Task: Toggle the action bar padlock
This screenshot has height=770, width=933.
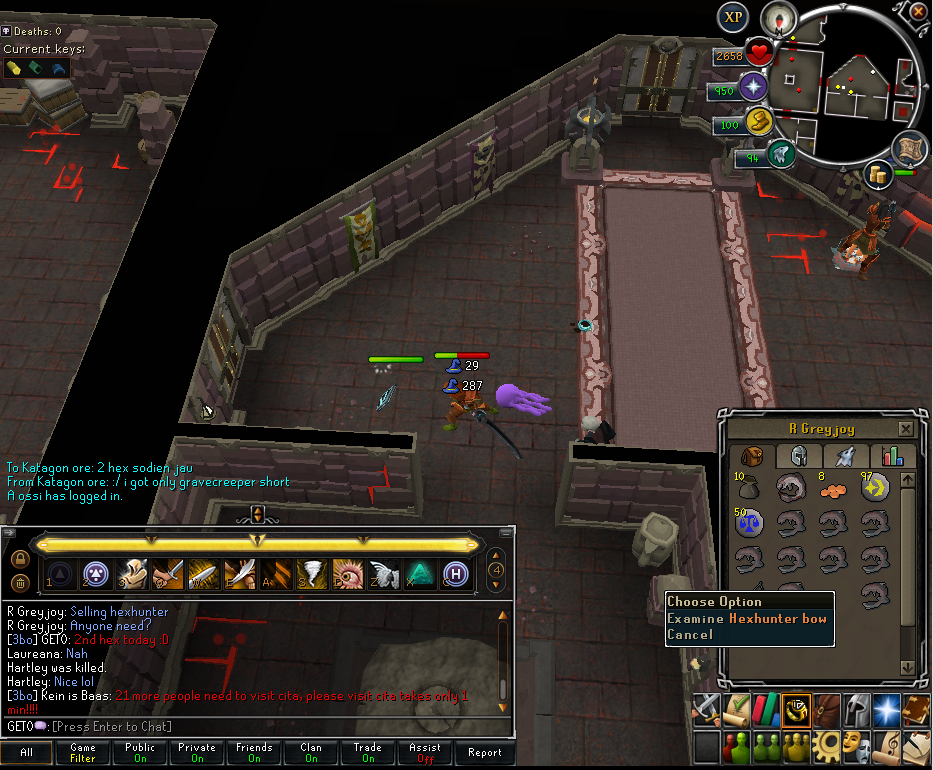Action: [x=19, y=558]
